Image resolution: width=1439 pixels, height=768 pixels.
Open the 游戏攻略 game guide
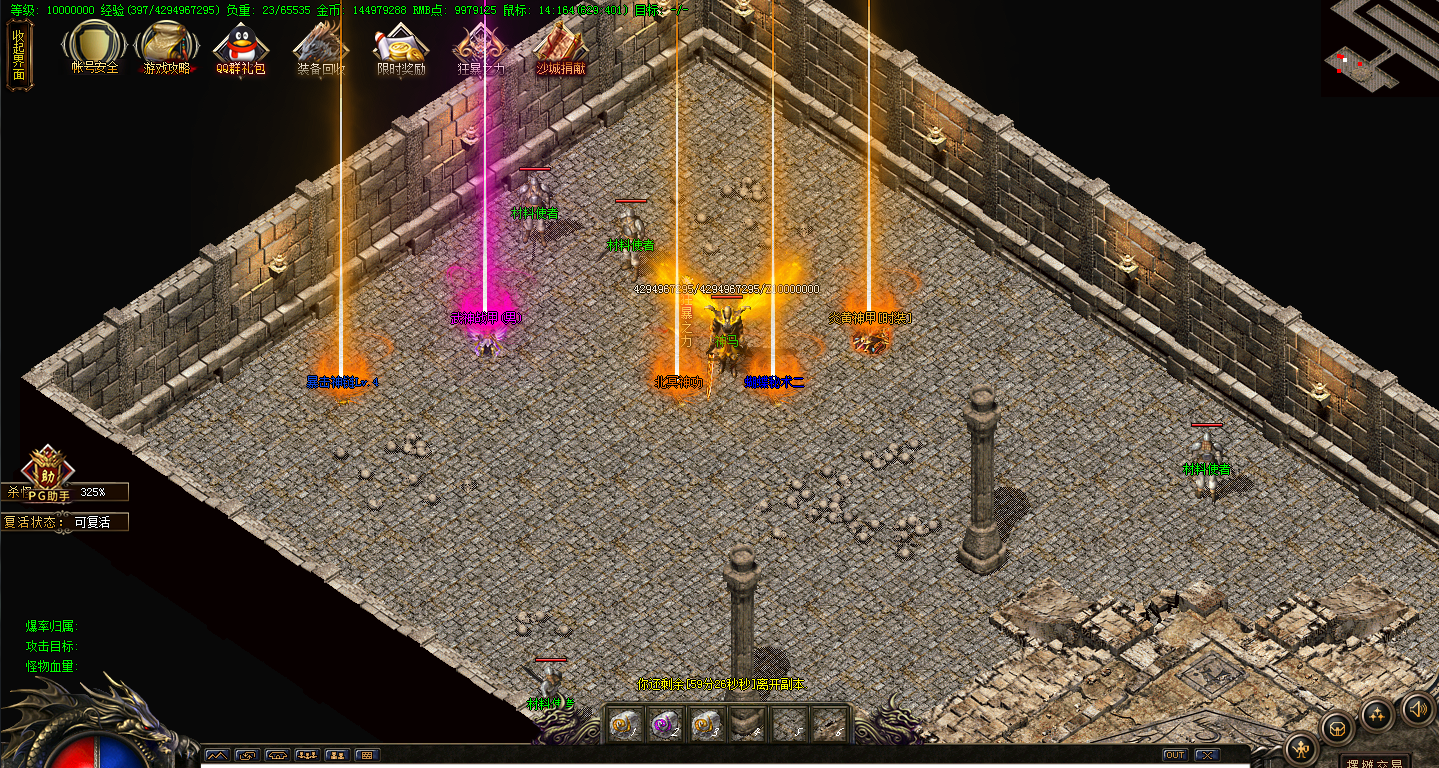[166, 47]
